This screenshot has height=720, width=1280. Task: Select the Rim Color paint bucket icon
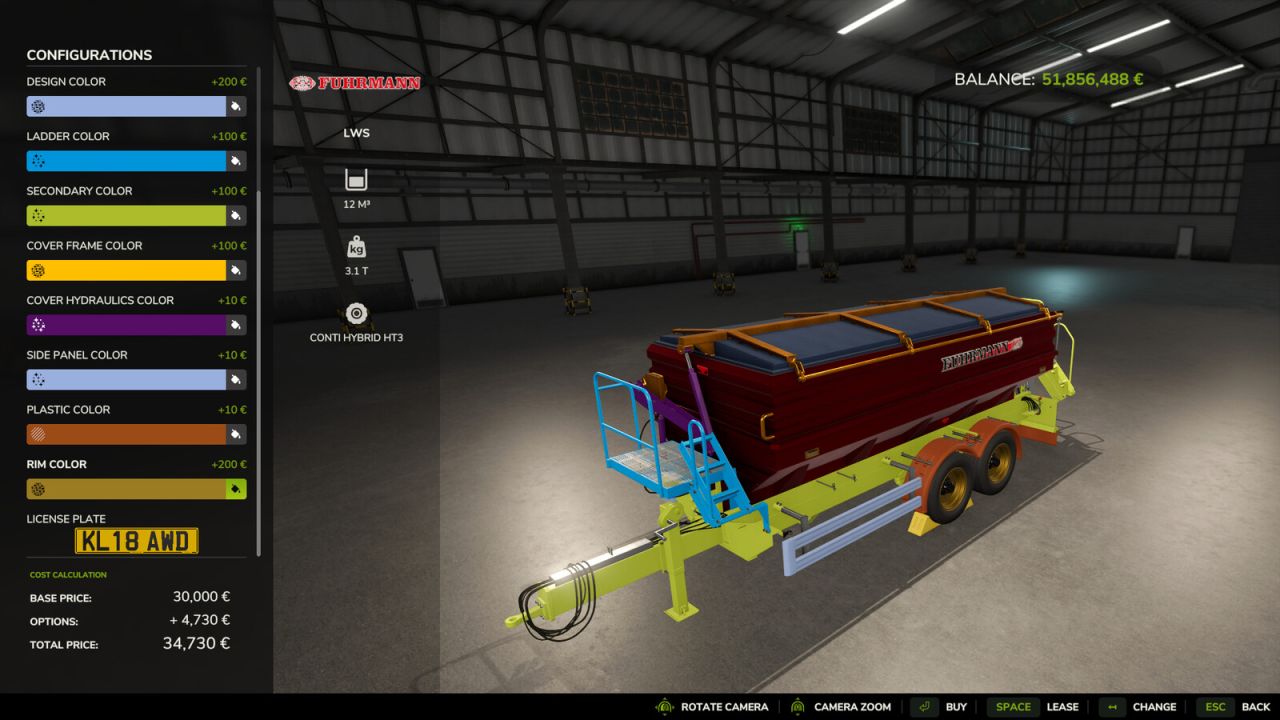click(x=236, y=488)
